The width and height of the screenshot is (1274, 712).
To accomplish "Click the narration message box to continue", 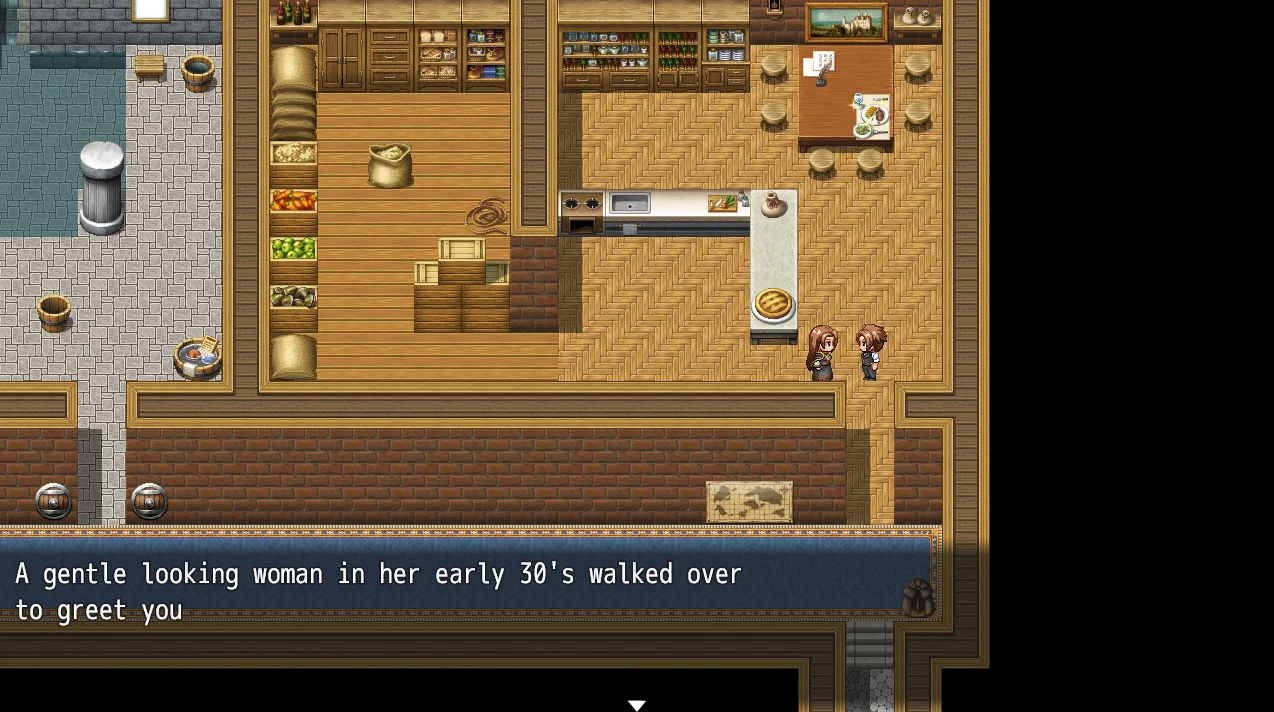I will click(470, 592).
